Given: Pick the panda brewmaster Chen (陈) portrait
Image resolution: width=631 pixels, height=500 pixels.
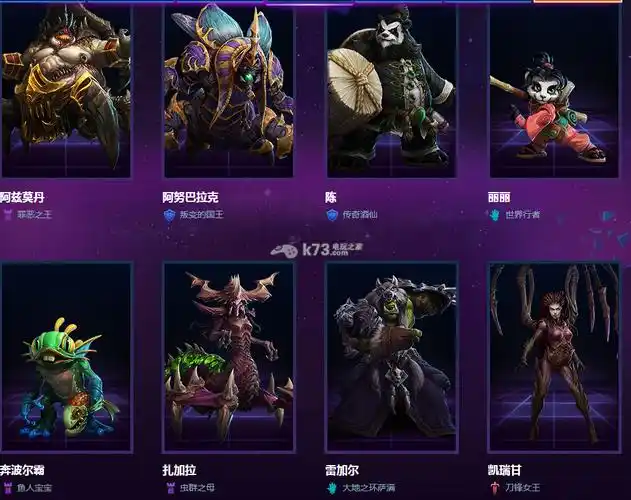Looking at the screenshot, I should (391, 90).
